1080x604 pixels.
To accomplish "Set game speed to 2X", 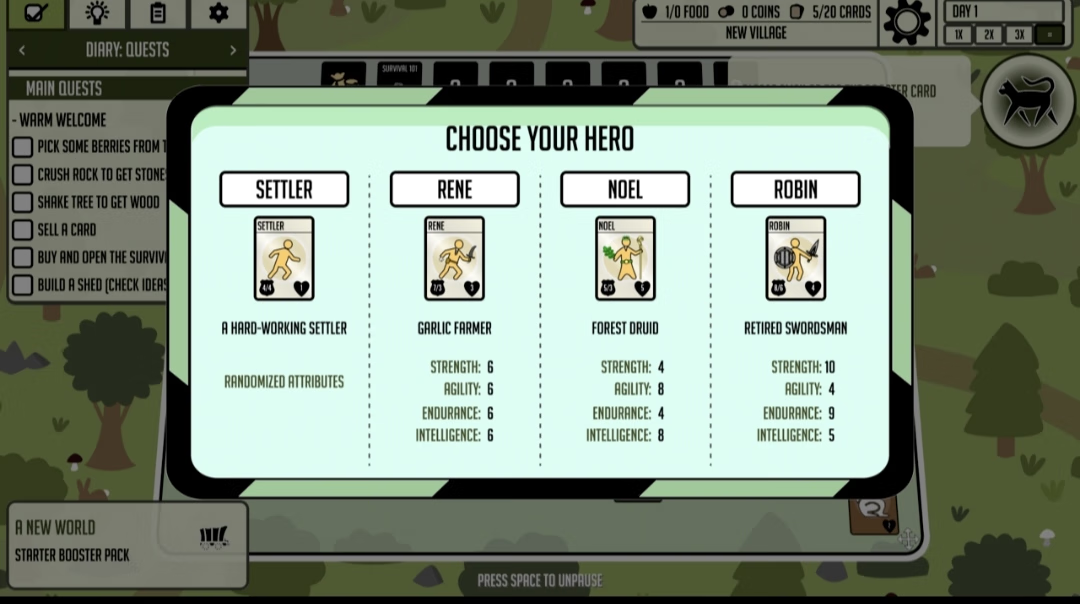I will pyautogui.click(x=988, y=35).
